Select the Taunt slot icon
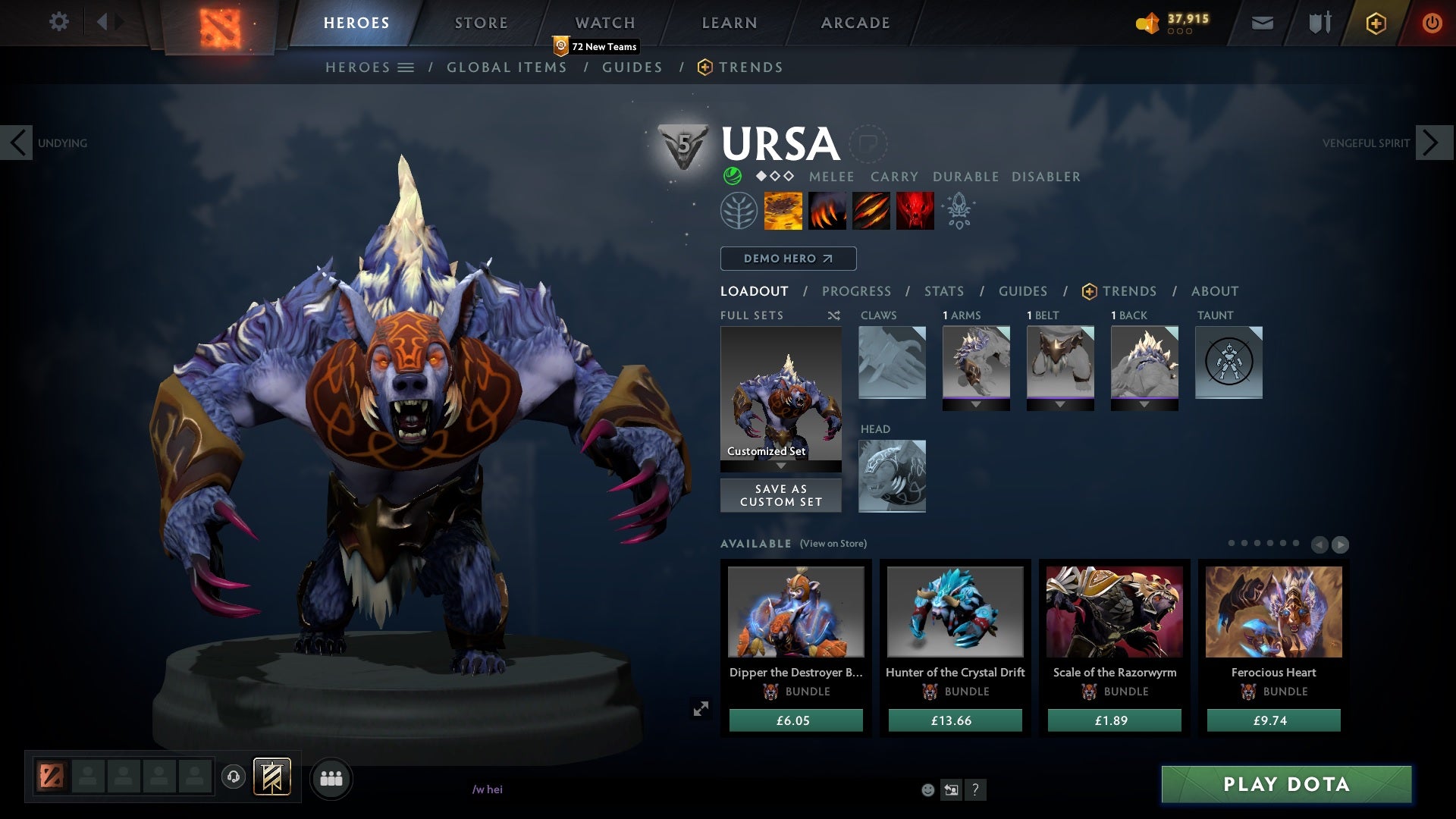Screen dimensions: 1456x819 1228,362
